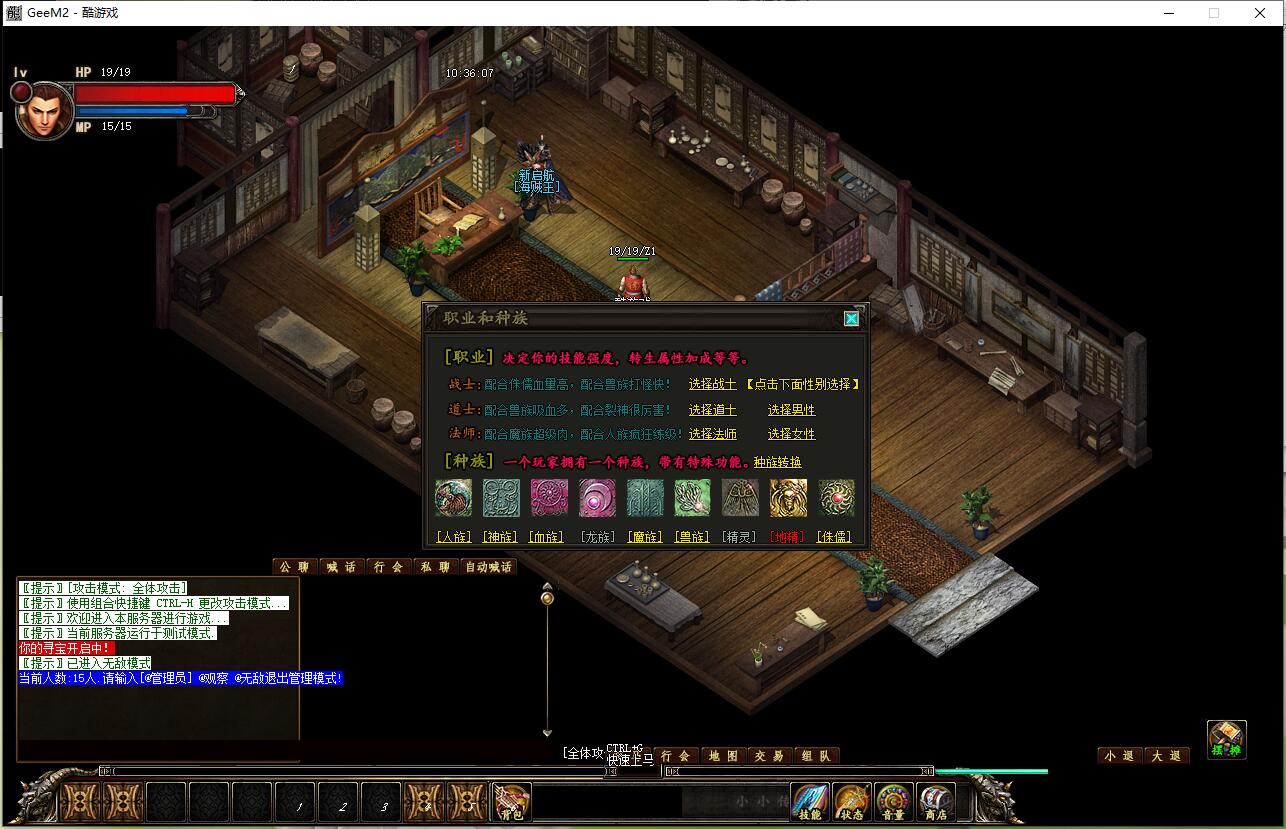Toggle the 自动喊话 auto-shout tab
This screenshot has width=1286, height=829.
click(x=488, y=567)
